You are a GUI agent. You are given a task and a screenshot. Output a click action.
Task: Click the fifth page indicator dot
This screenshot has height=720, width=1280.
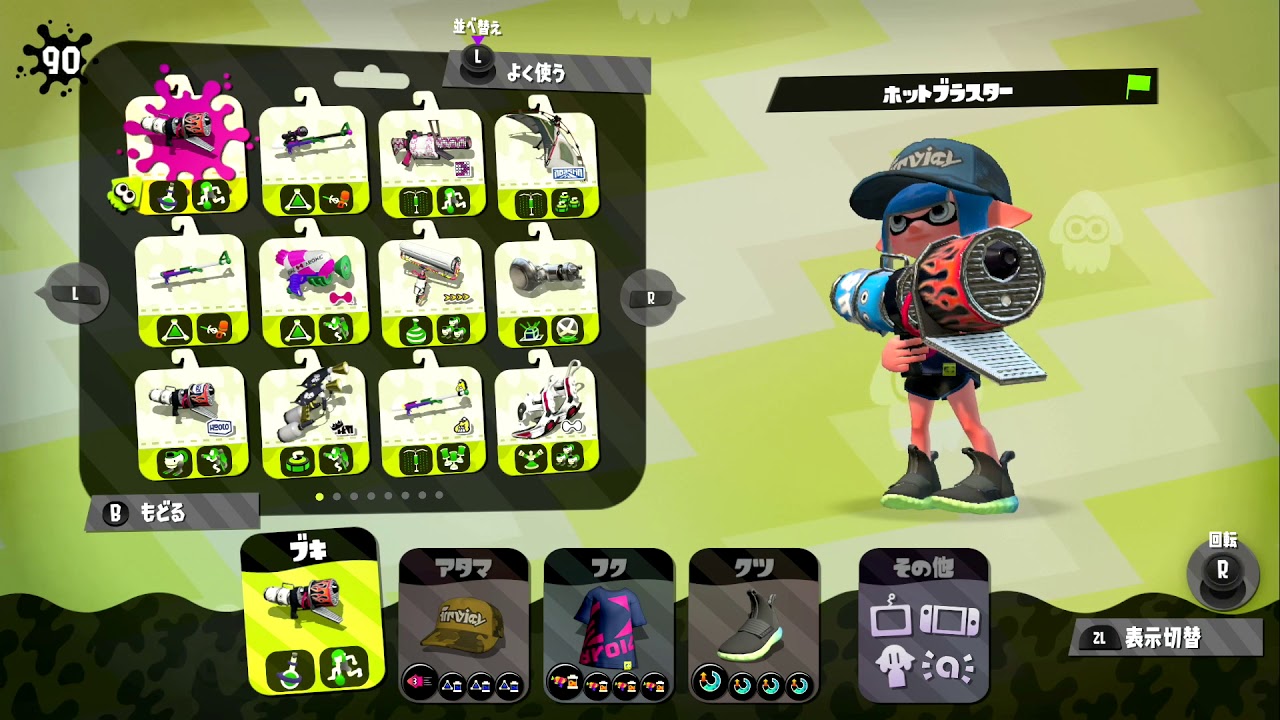tap(386, 495)
